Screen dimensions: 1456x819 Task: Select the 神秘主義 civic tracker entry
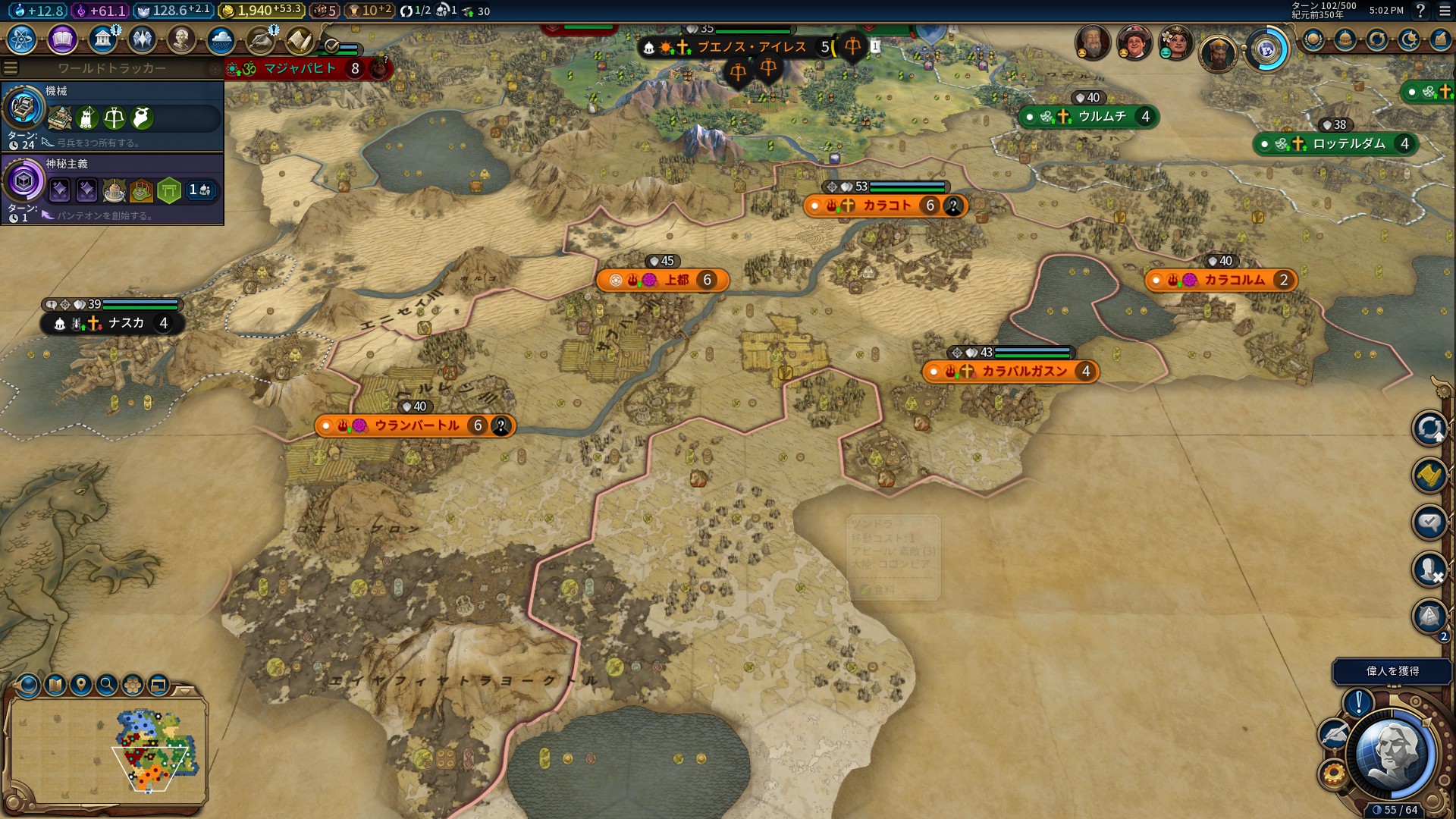click(x=112, y=188)
